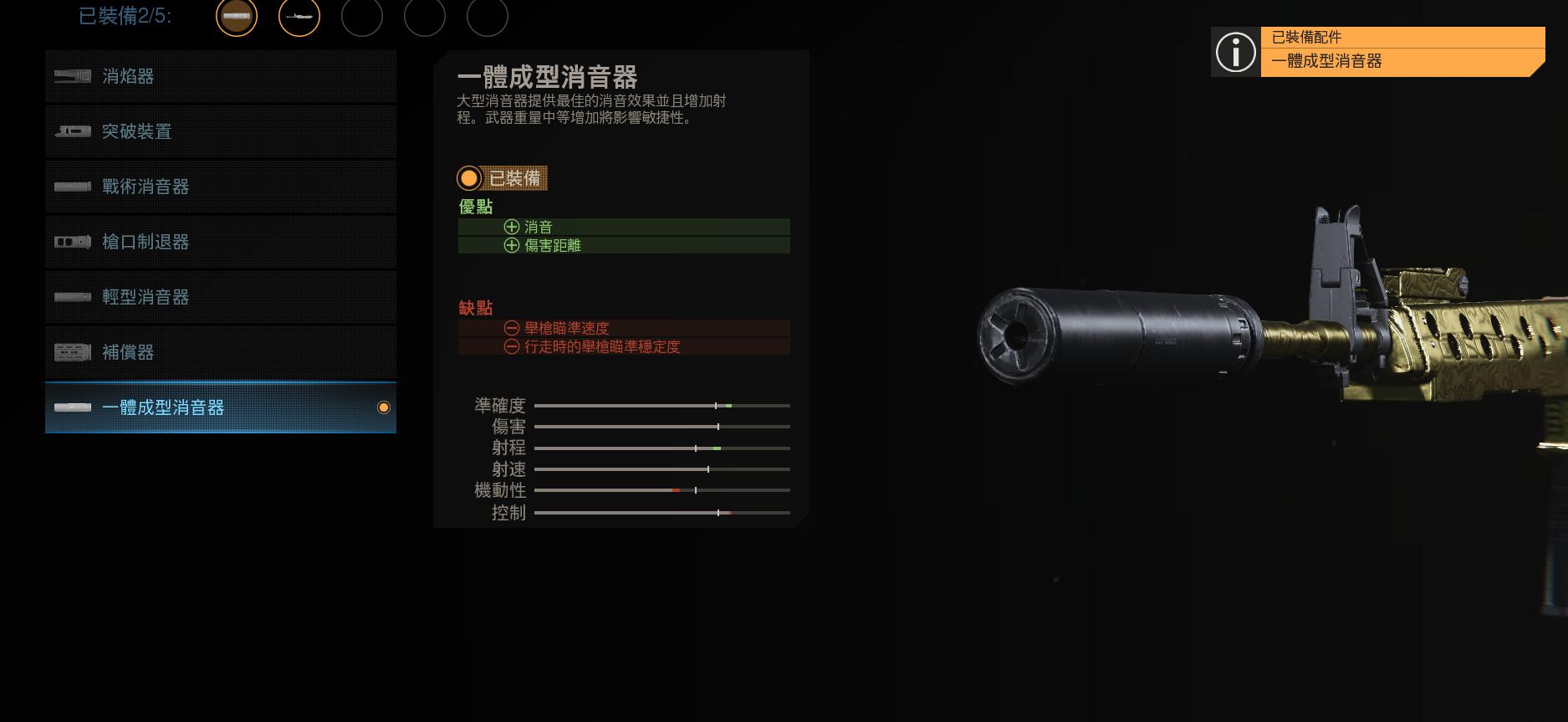Image resolution: width=1568 pixels, height=722 pixels.
Task: Select the third empty attachment slot circle
Action: [363, 17]
